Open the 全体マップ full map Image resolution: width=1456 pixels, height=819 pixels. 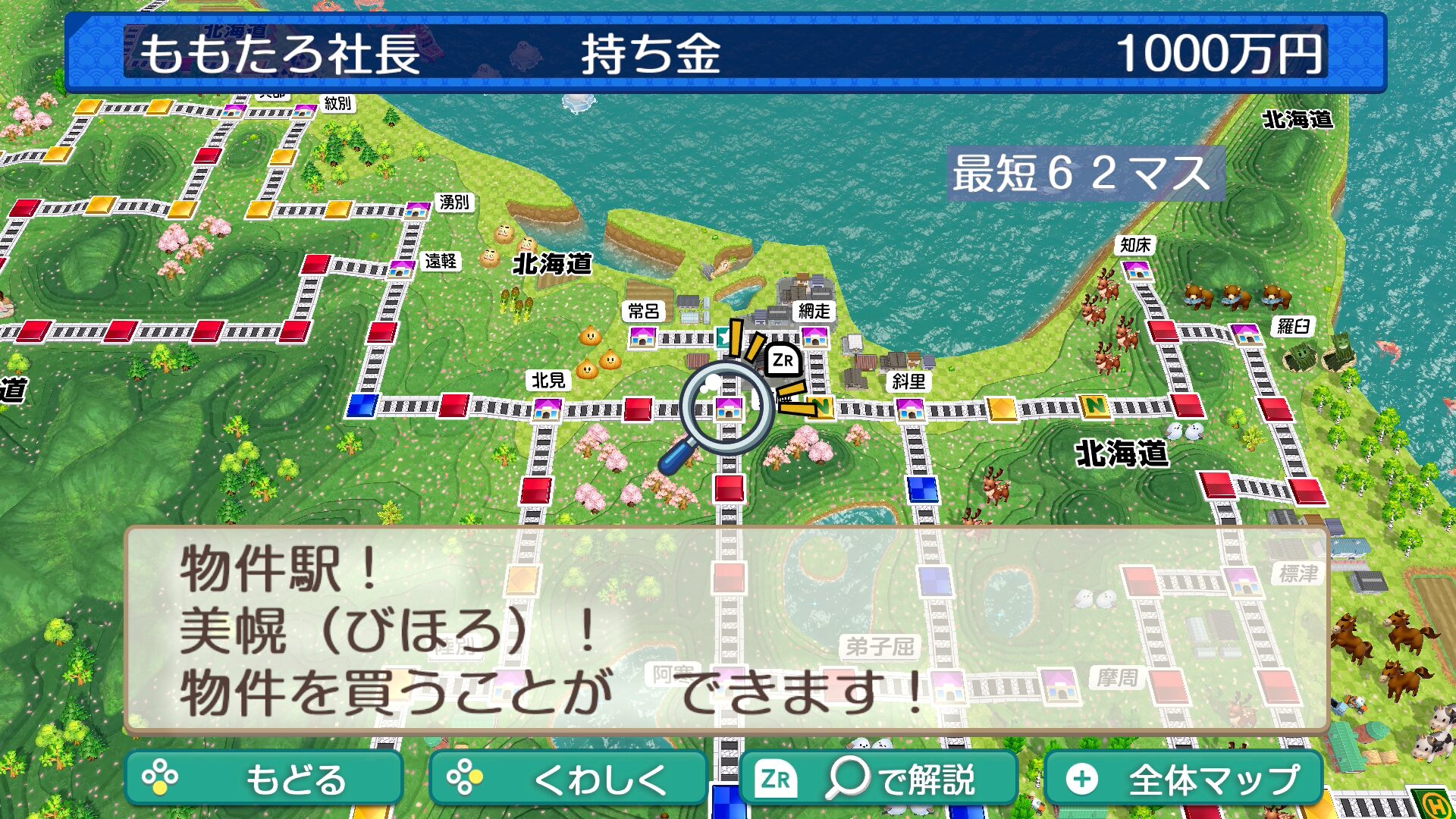pos(1183,779)
